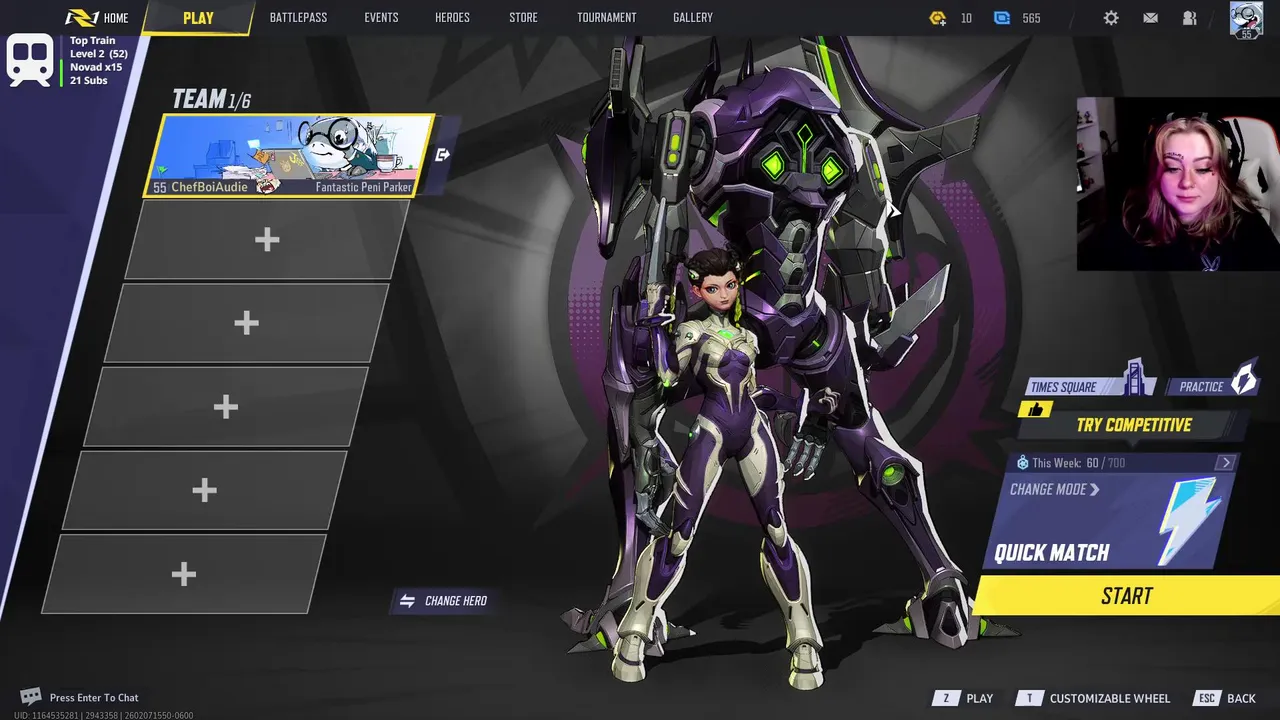The width and height of the screenshot is (1280, 720).
Task: Select ChefBoiAudie's team card
Action: tap(290, 155)
